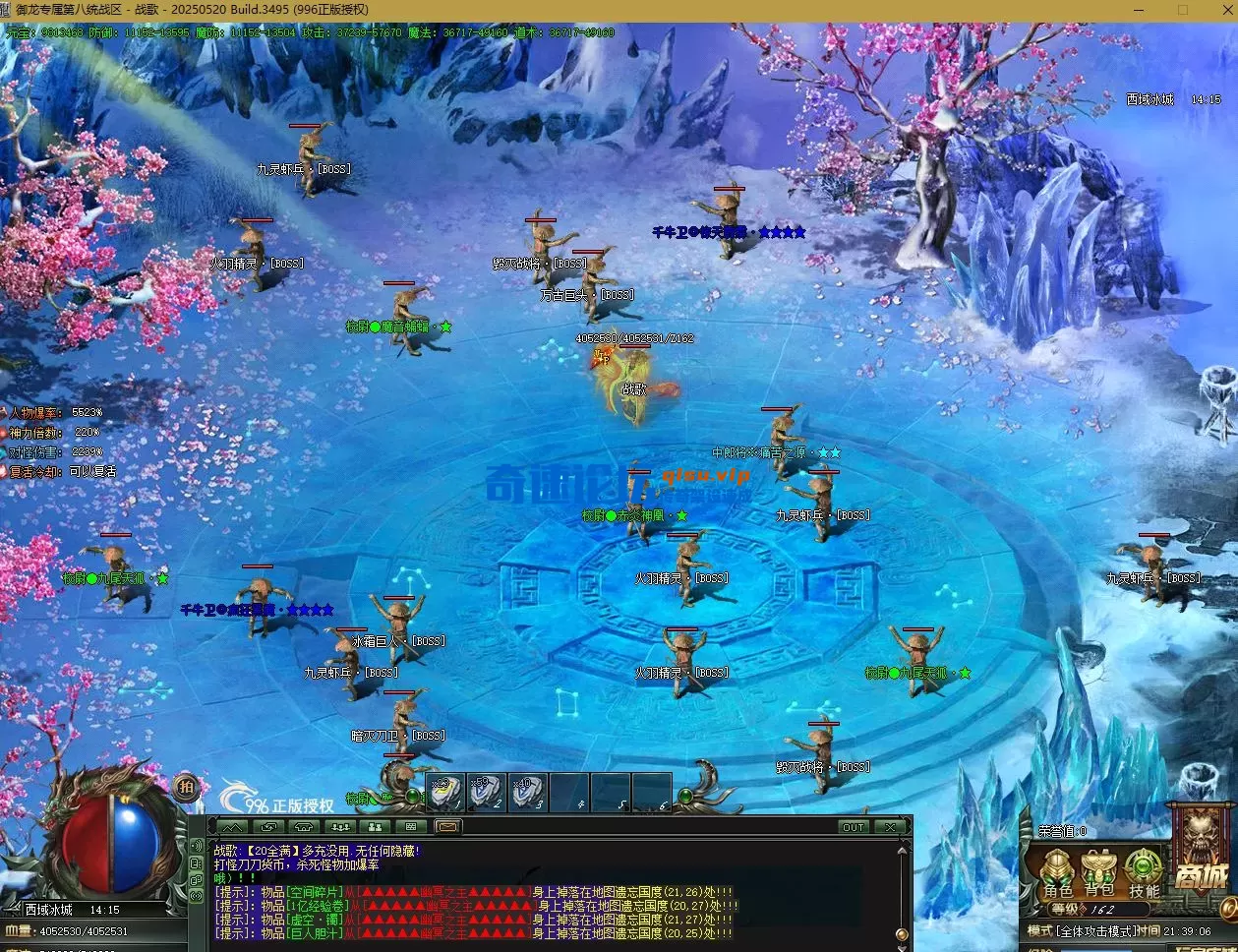Click the chat scrollbar round handle
Screen dimensions: 1238x952
[902, 933]
